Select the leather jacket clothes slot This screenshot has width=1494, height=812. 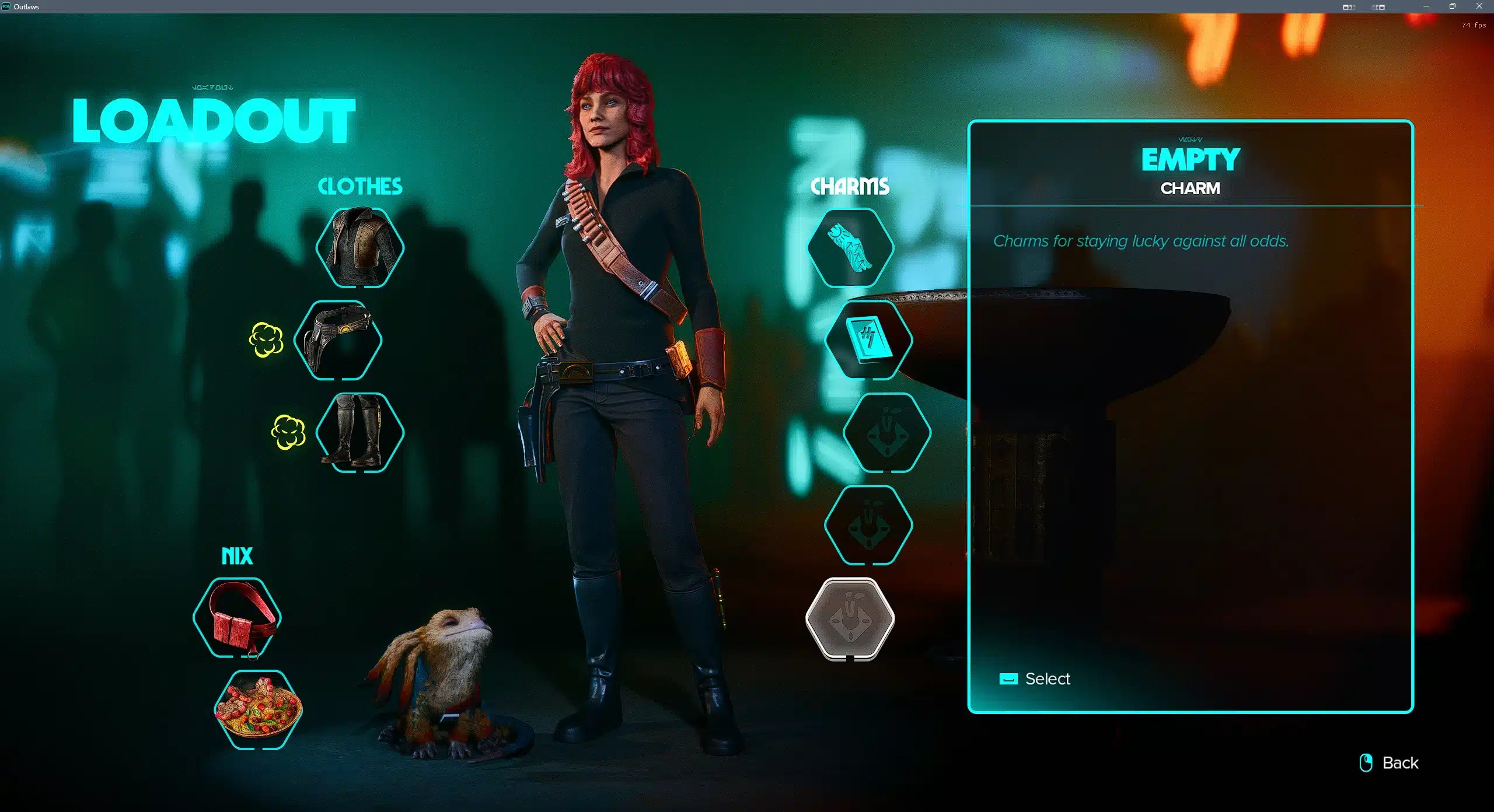360,247
